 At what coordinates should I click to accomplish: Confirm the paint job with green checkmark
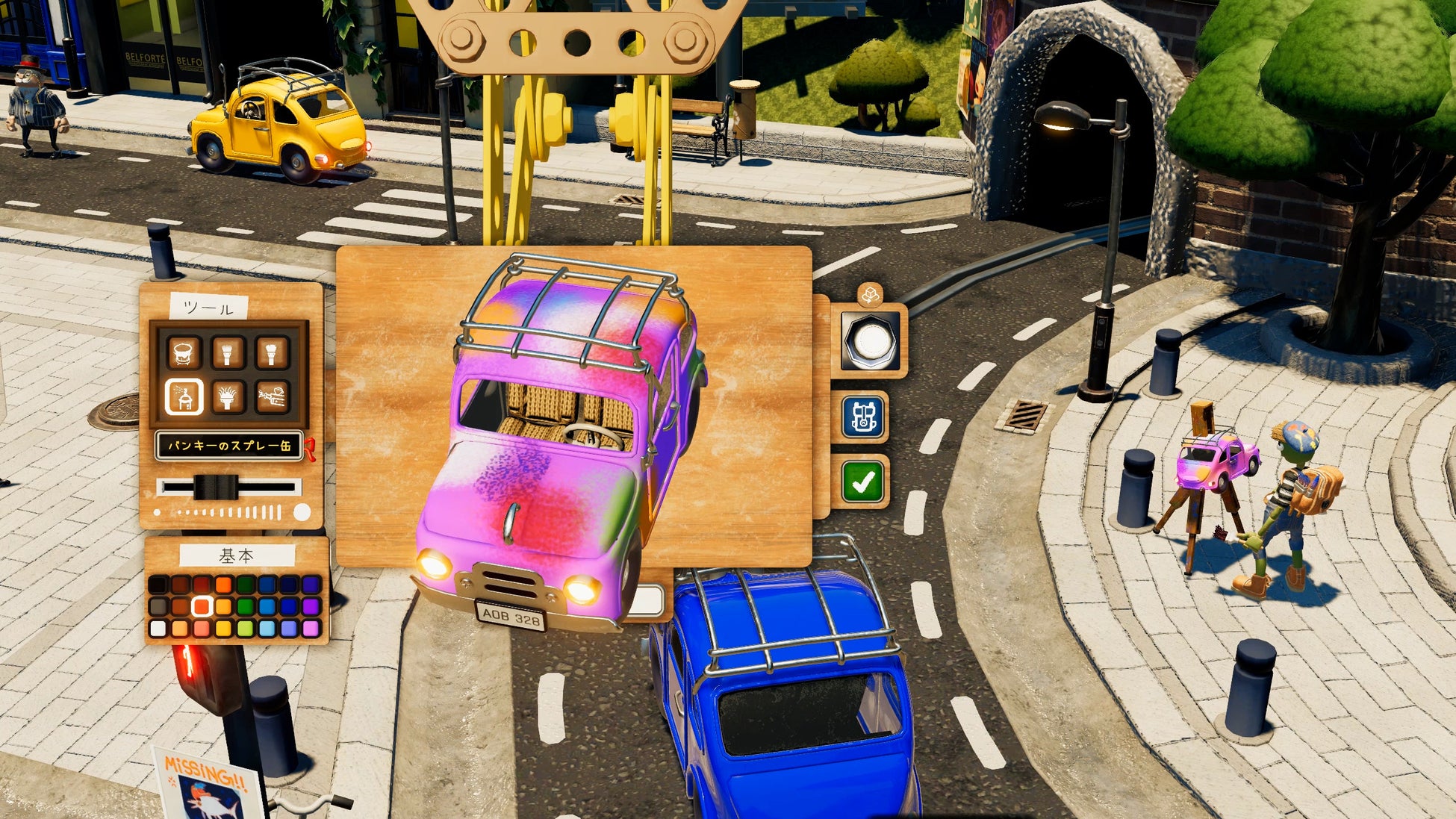coord(863,482)
